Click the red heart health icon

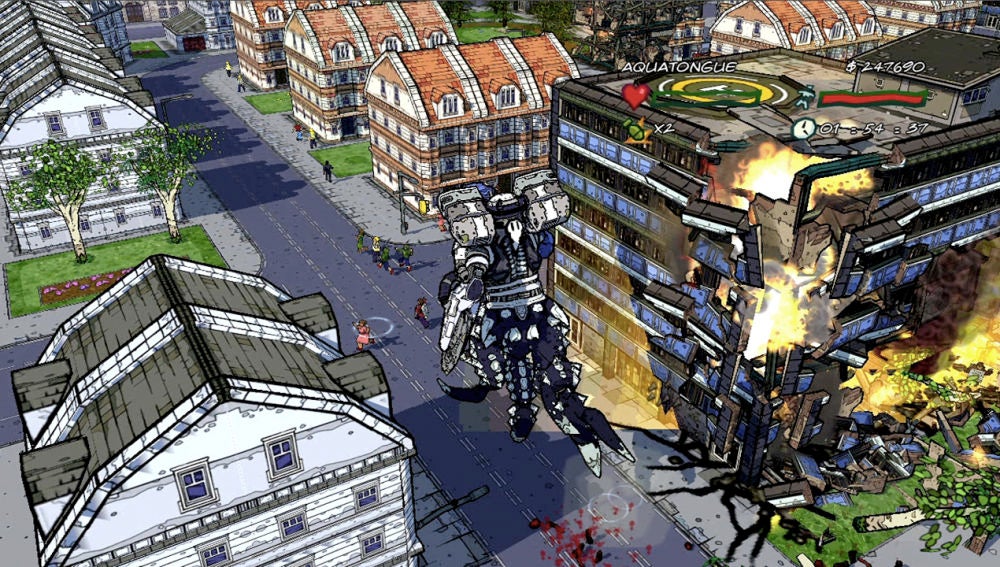(636, 96)
